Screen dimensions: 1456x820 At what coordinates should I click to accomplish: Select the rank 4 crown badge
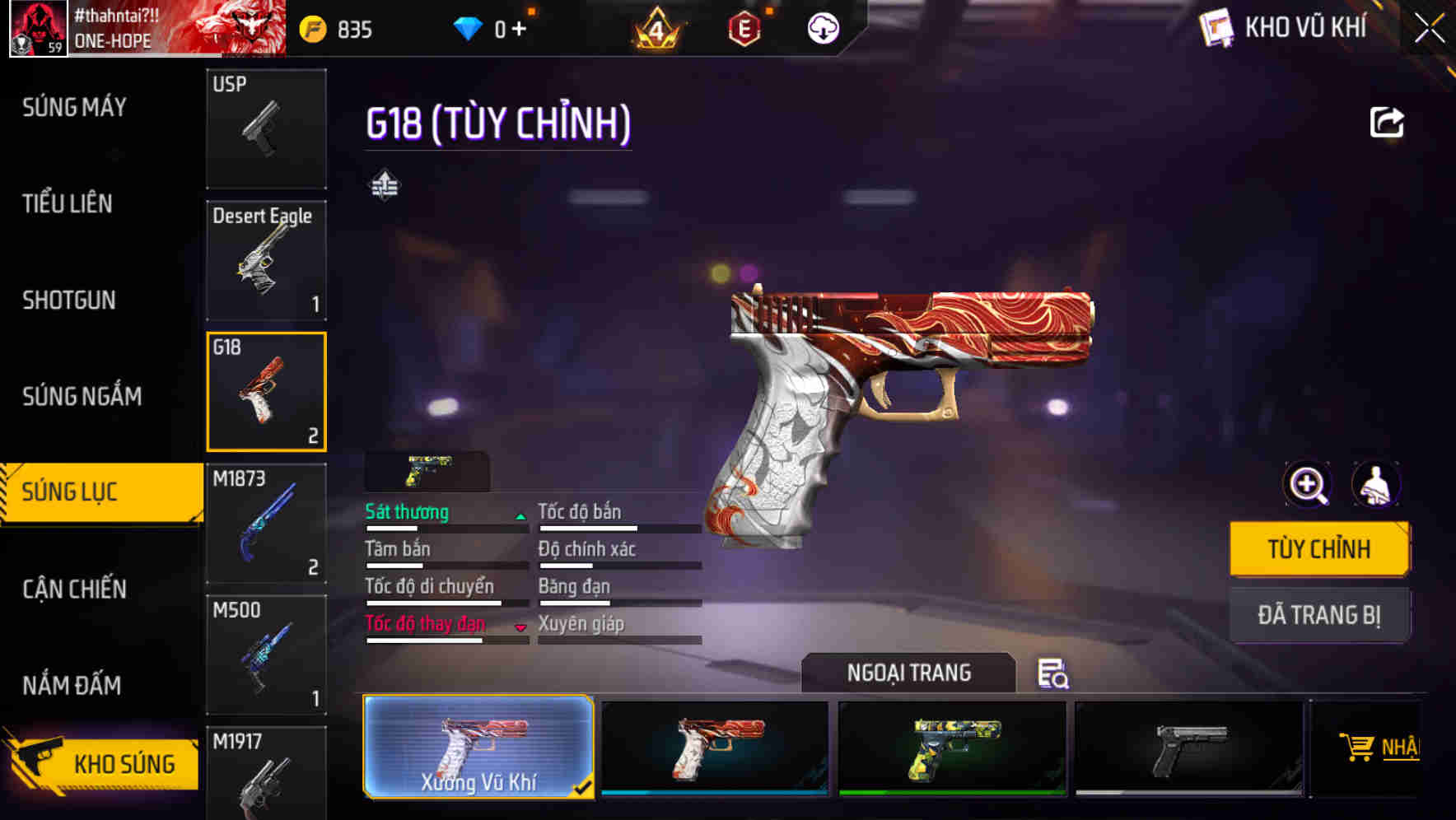657,27
